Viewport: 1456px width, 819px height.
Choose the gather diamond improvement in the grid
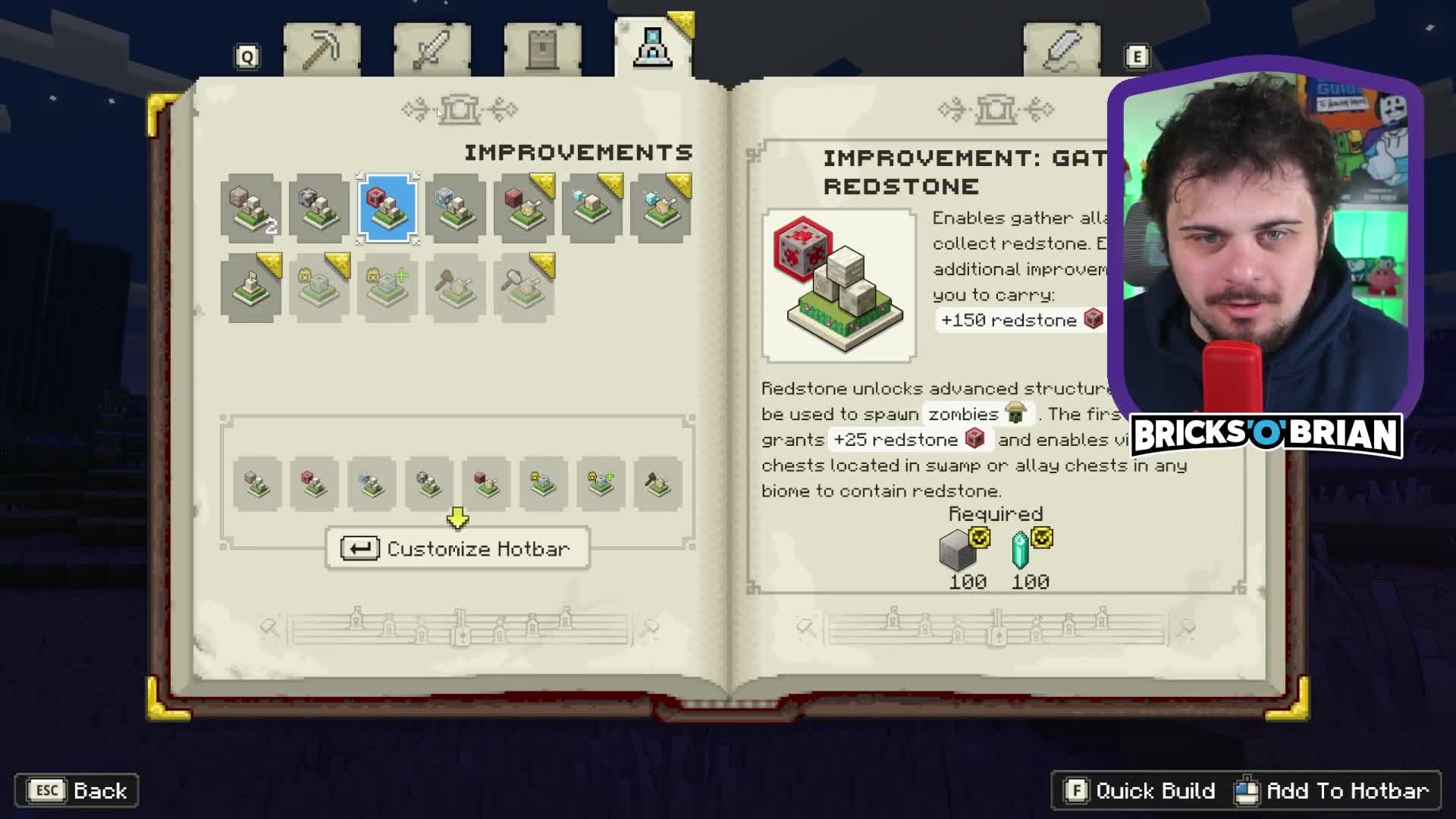click(x=456, y=209)
